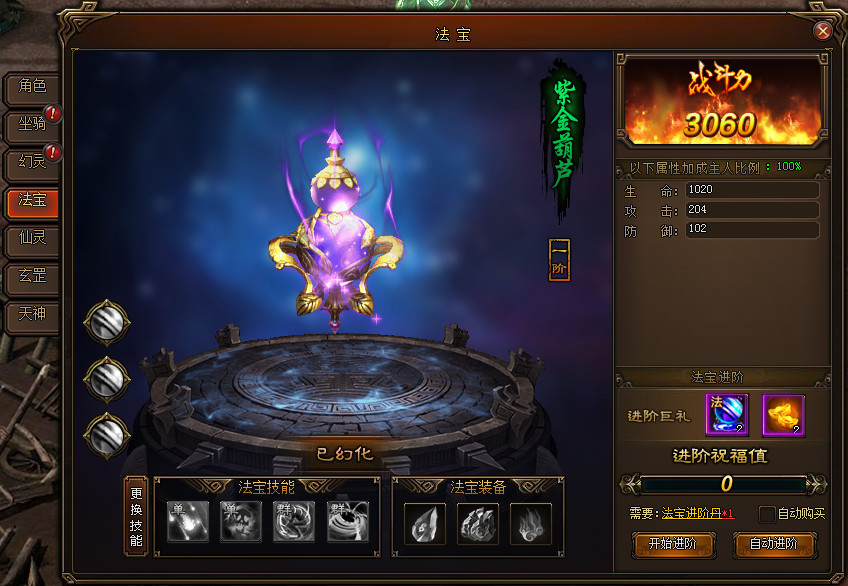Choose the crystal shard equipment slot
848x586 pixels.
[x=425, y=522]
